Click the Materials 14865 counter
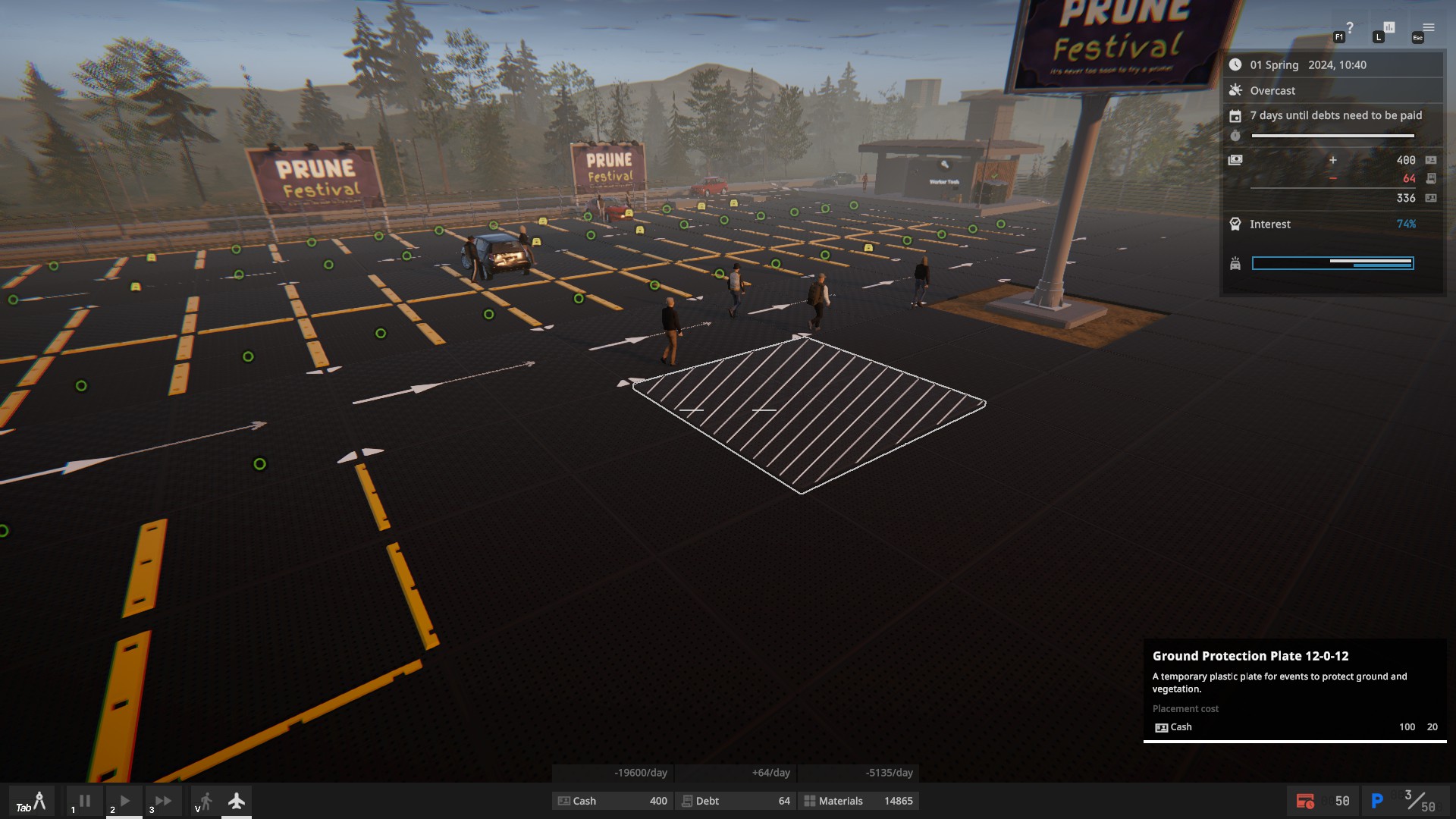 point(858,801)
